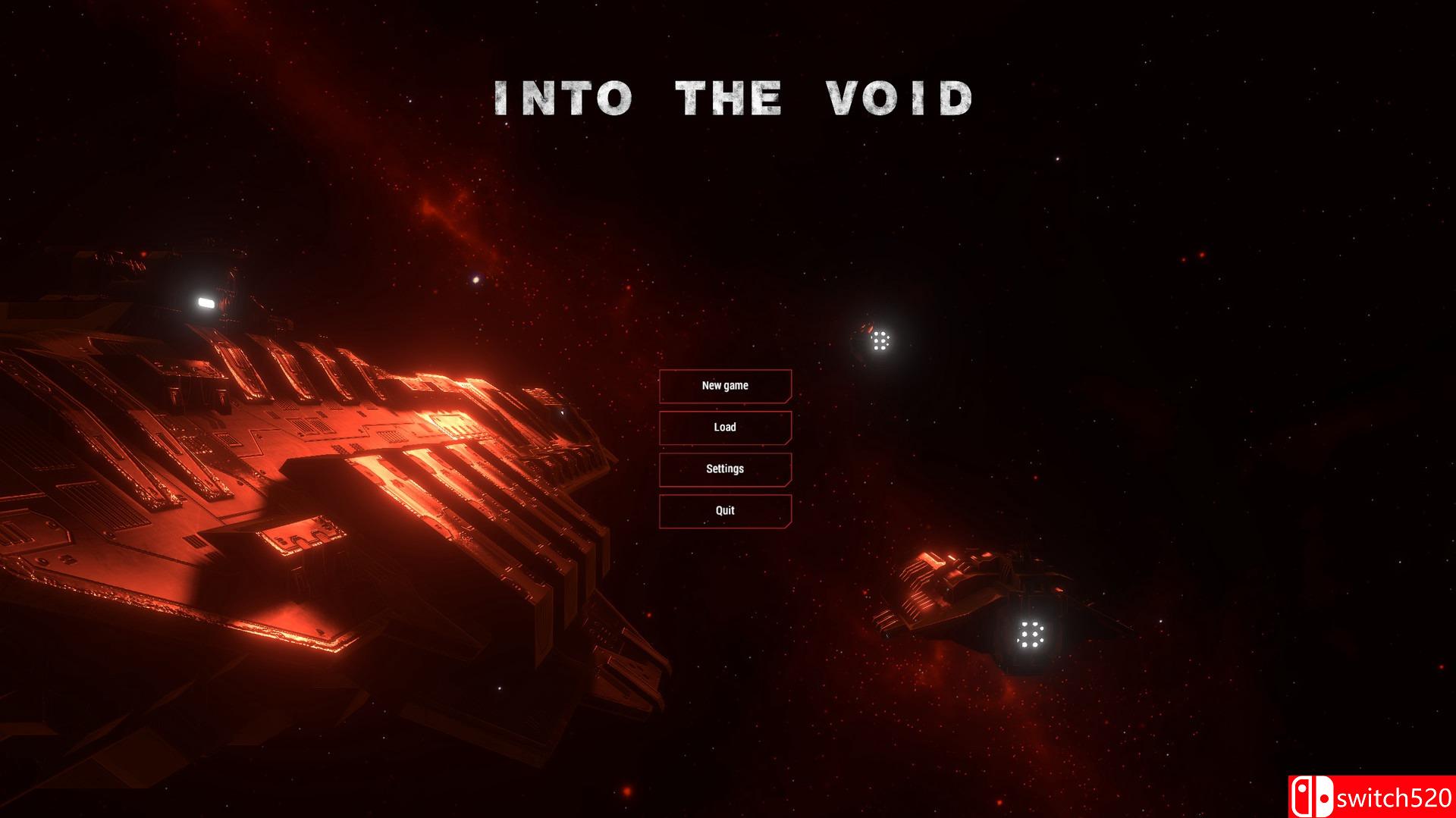This screenshot has height=818, width=1456.
Task: Quit the game
Action: tap(725, 510)
